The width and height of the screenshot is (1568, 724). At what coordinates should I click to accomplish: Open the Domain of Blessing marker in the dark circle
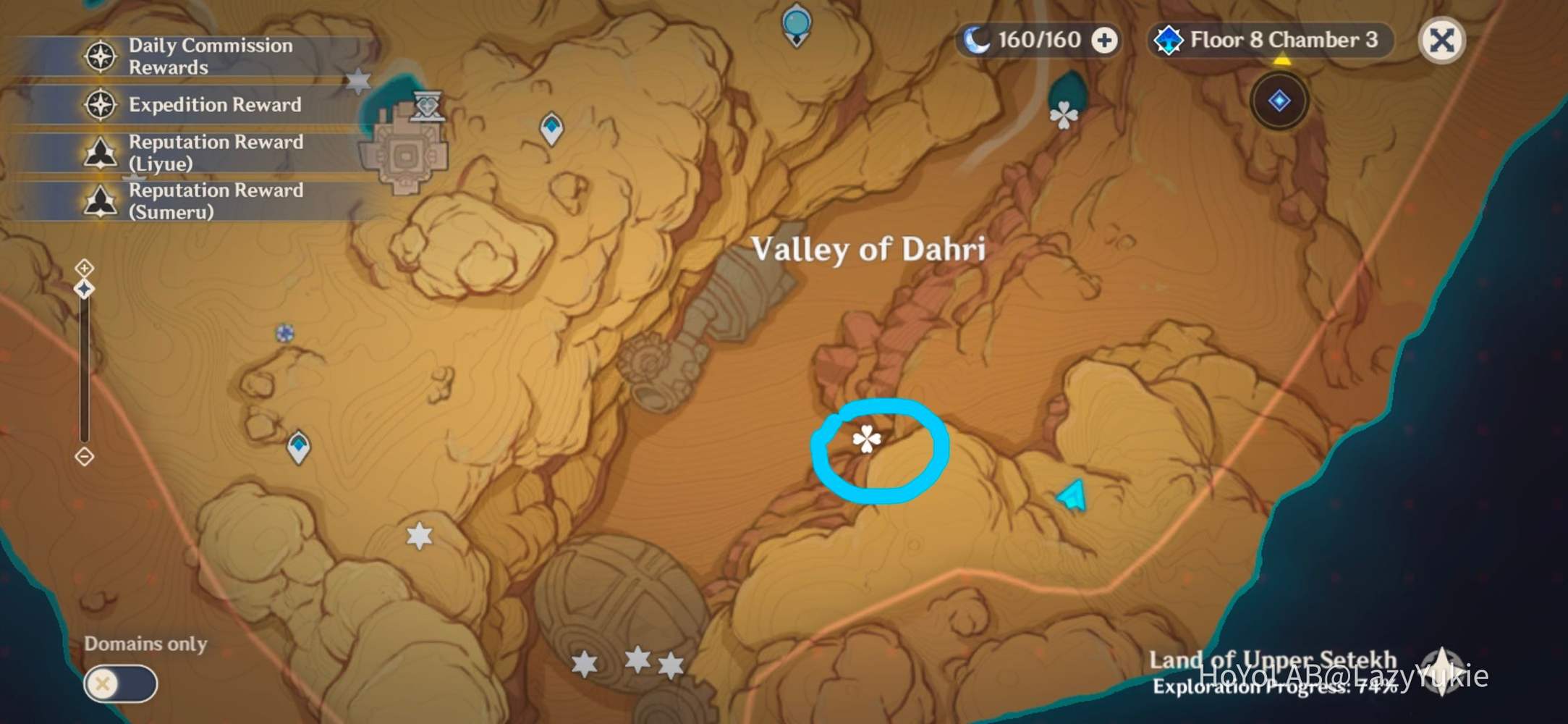(1279, 101)
